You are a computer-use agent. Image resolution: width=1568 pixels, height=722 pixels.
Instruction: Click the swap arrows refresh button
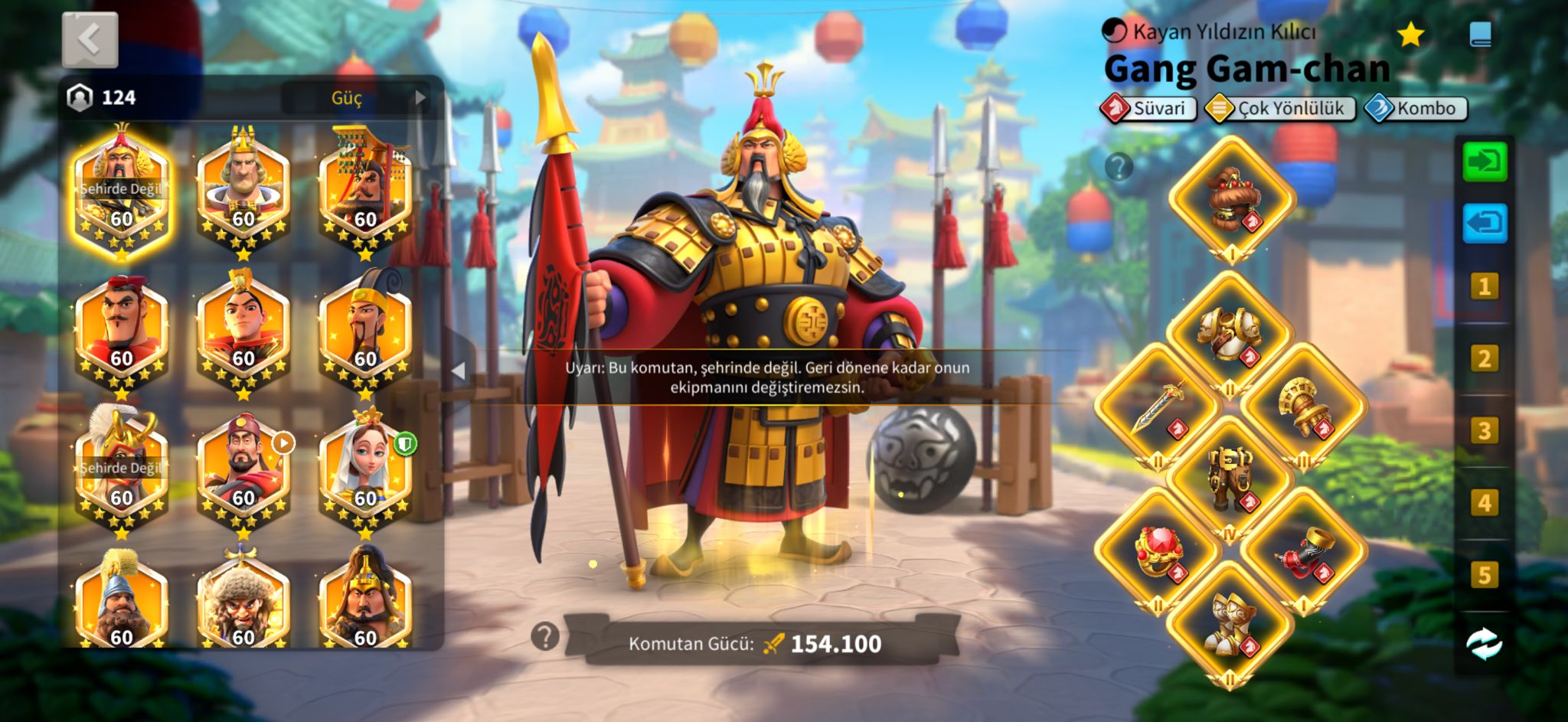tap(1484, 643)
